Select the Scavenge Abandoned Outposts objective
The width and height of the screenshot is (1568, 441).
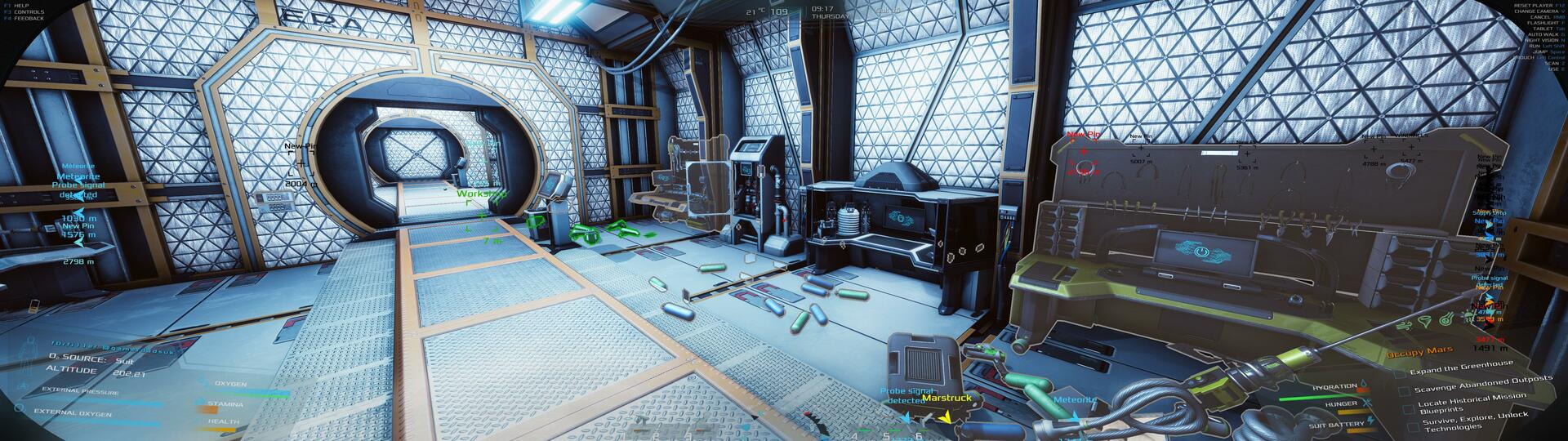(1482, 385)
